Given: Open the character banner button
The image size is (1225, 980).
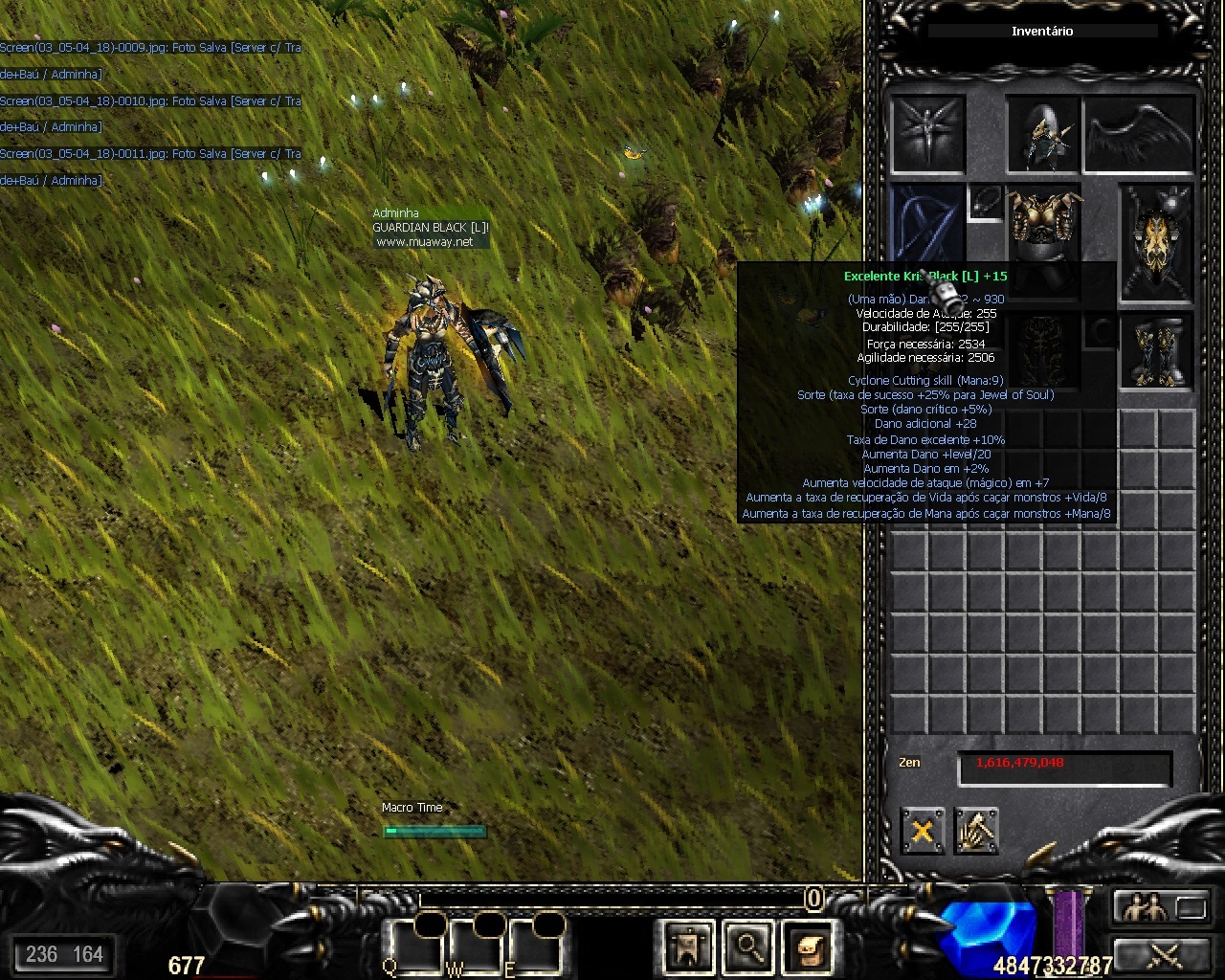Looking at the screenshot, I should click(x=689, y=947).
